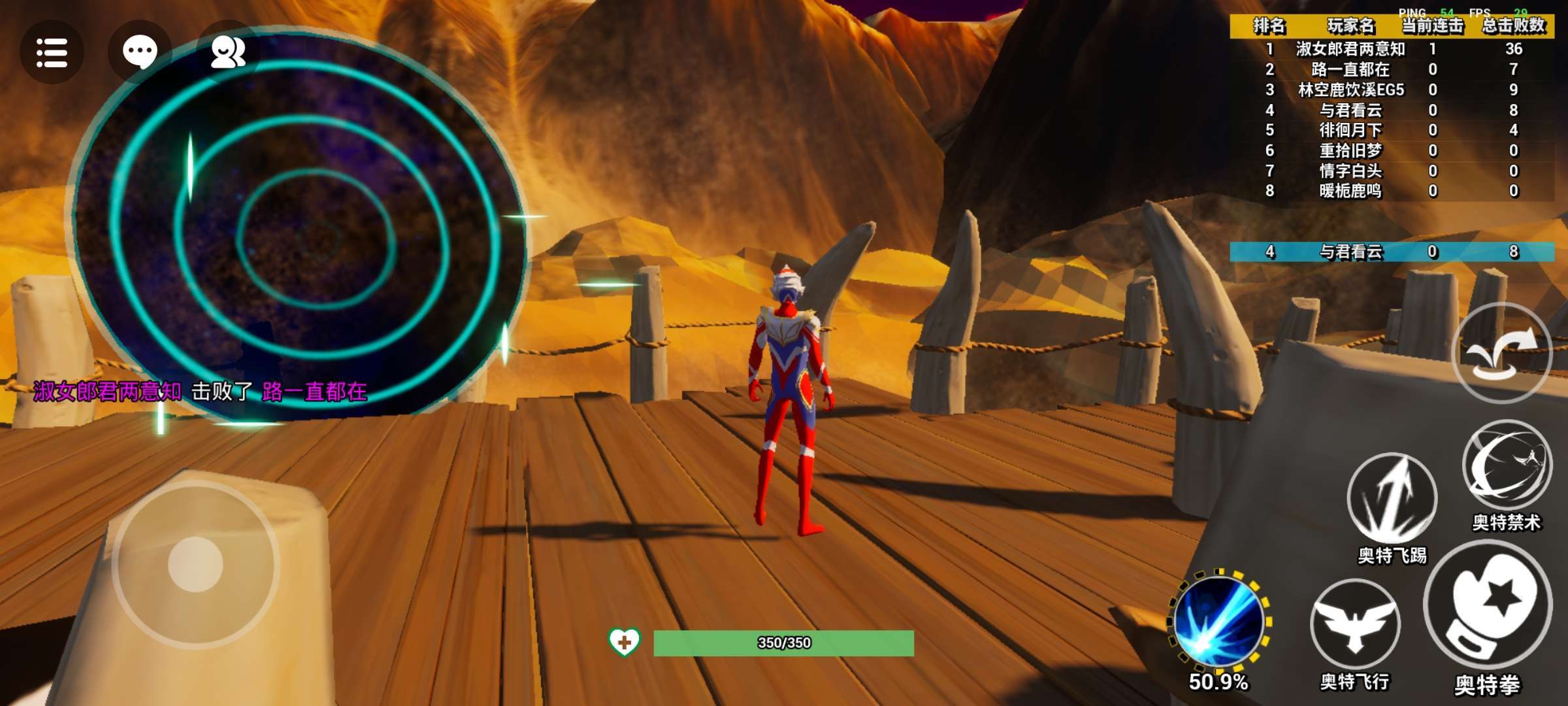
Task: Show the players/friends icon
Action: [228, 52]
